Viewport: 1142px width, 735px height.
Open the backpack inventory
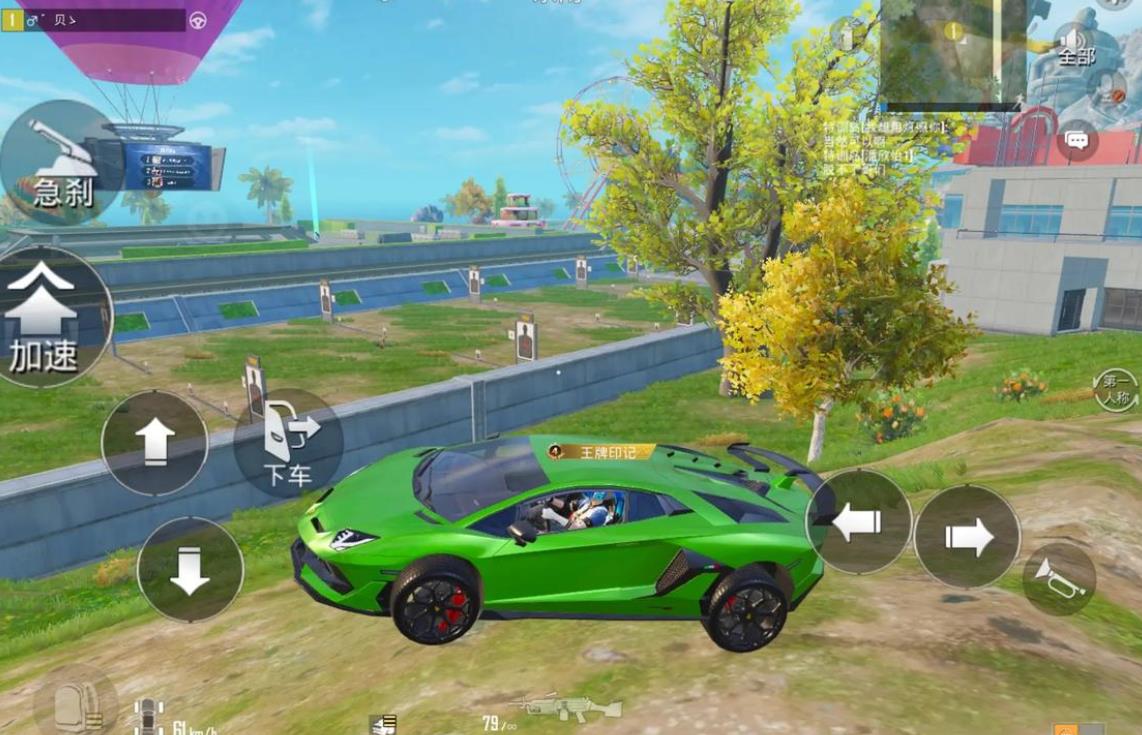pos(75,704)
